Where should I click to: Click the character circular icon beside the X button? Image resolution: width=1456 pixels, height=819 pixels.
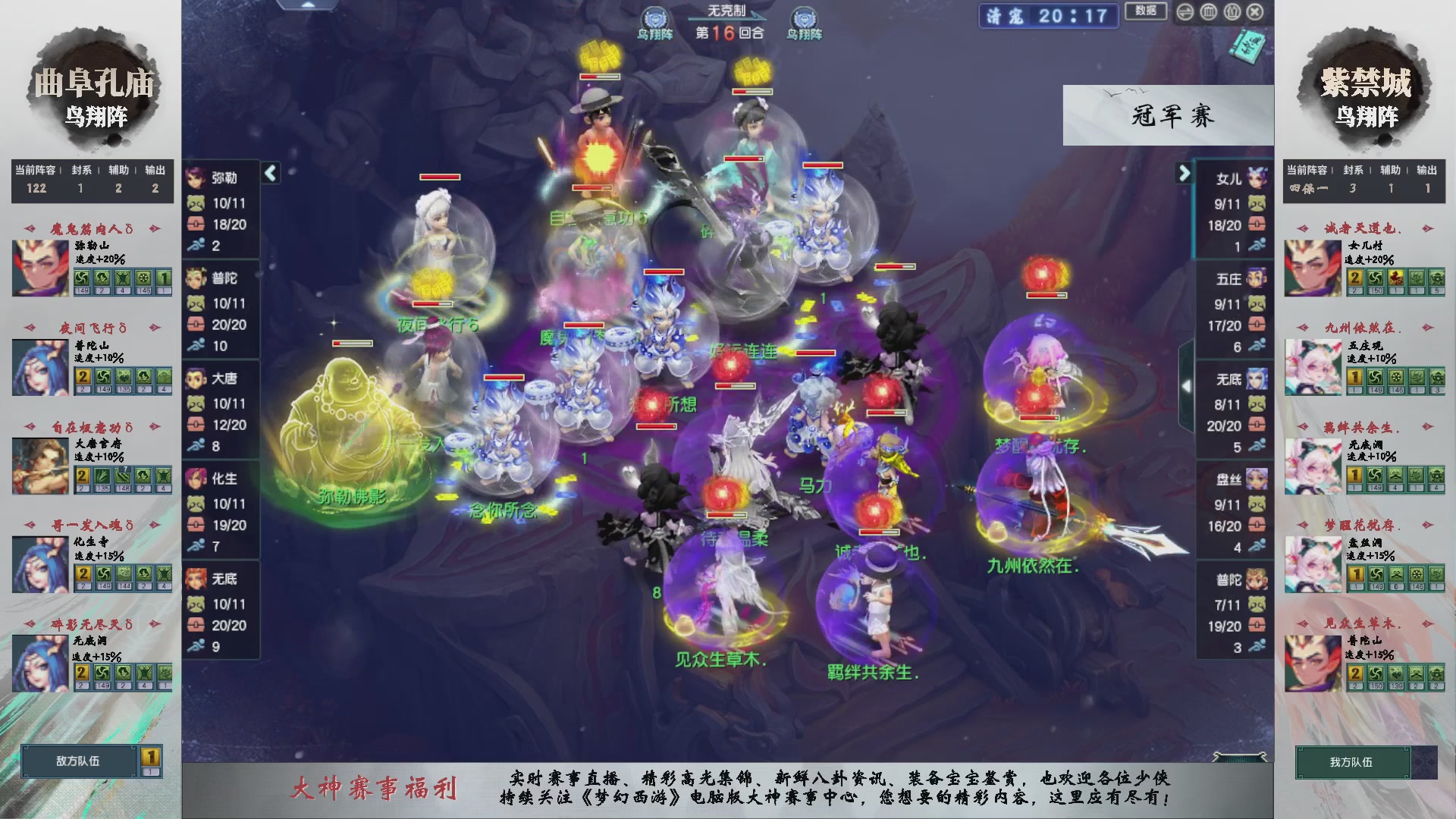[x=1232, y=12]
